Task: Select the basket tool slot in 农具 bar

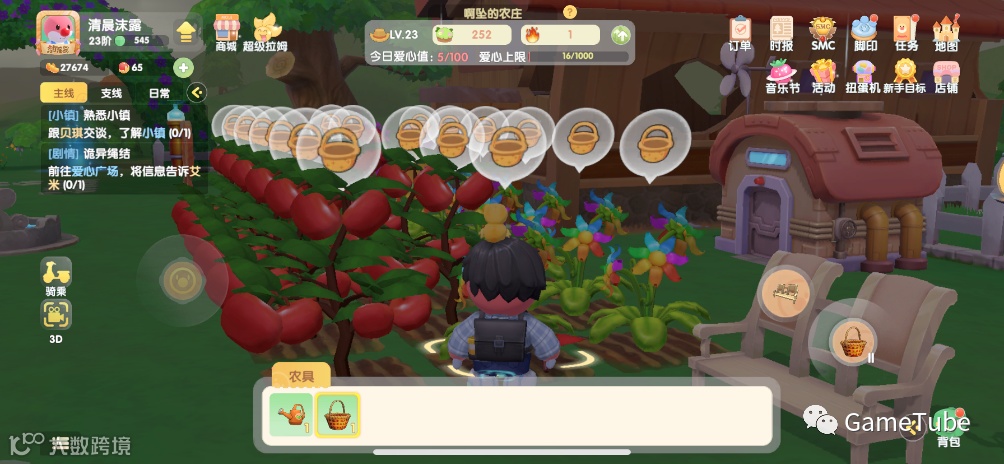Action: (338, 414)
